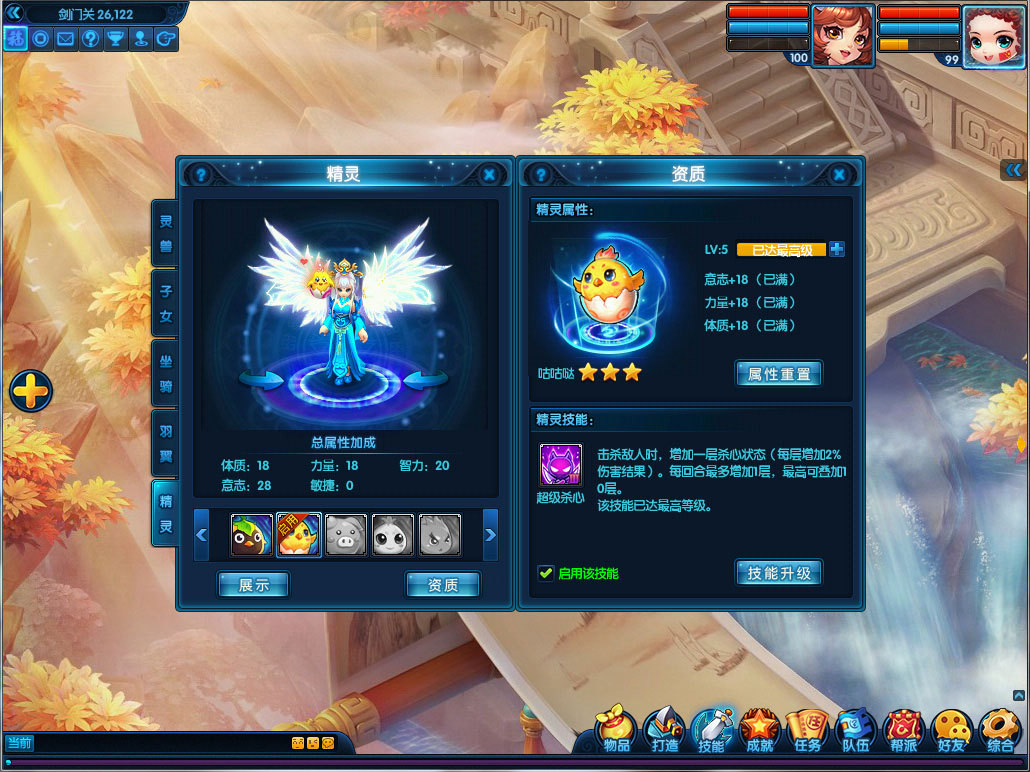
Task: Click the yellow plus button
Action: click(31, 390)
